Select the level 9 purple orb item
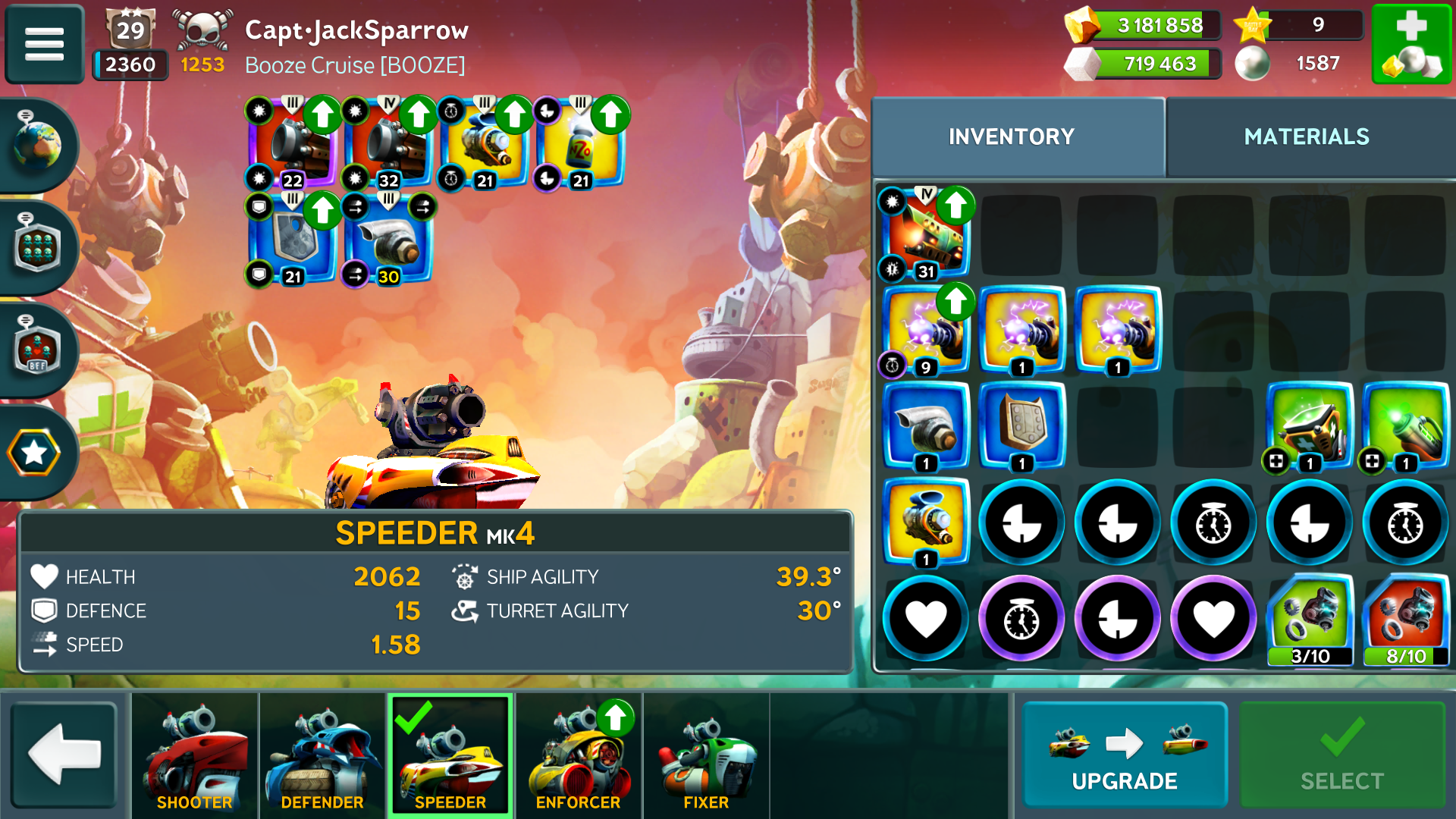Screen dimensions: 1456x819 tap(926, 331)
